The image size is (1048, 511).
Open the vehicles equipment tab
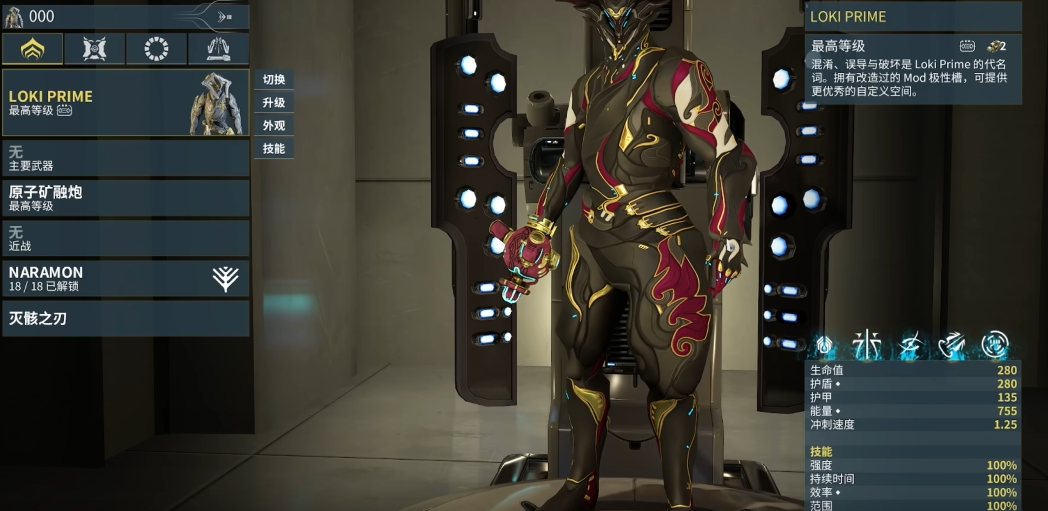tap(218, 49)
